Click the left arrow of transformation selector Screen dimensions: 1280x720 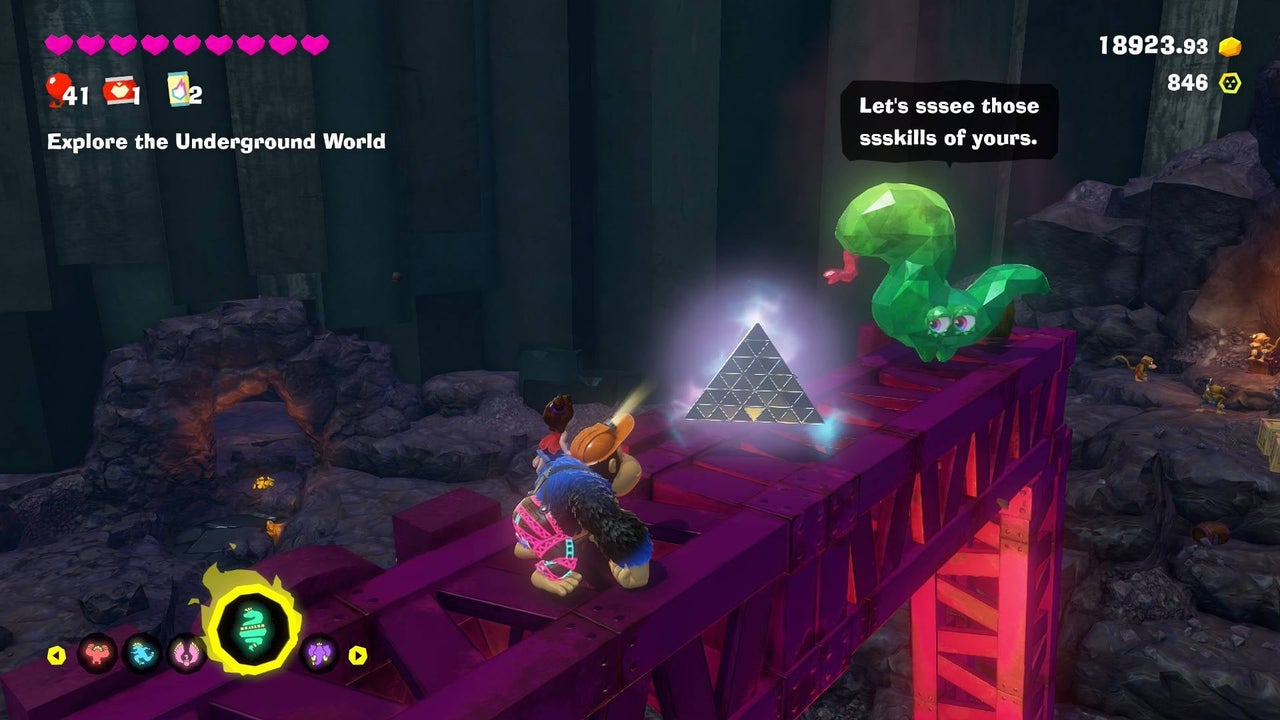[56, 656]
